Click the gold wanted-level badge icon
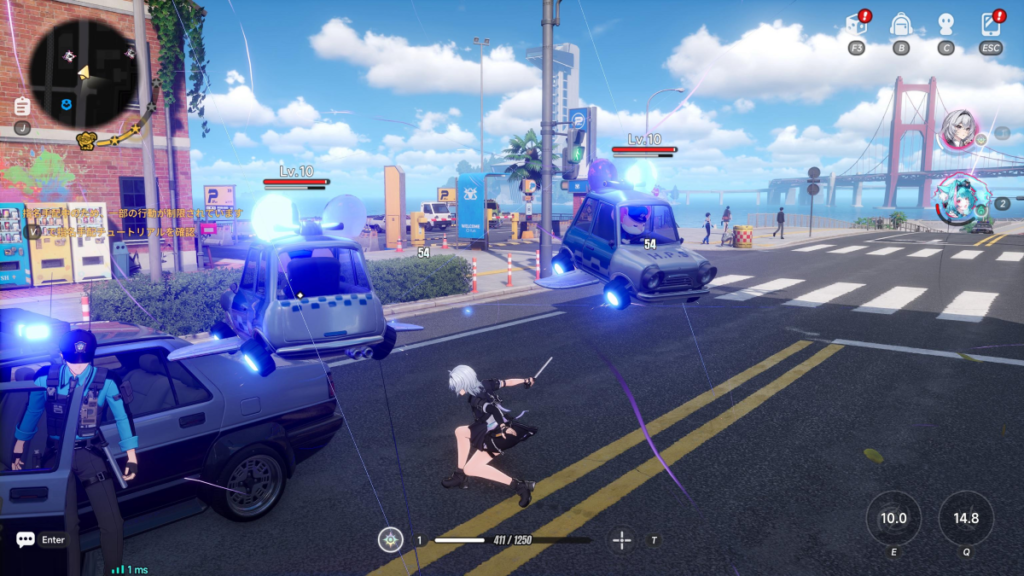 tap(86, 140)
